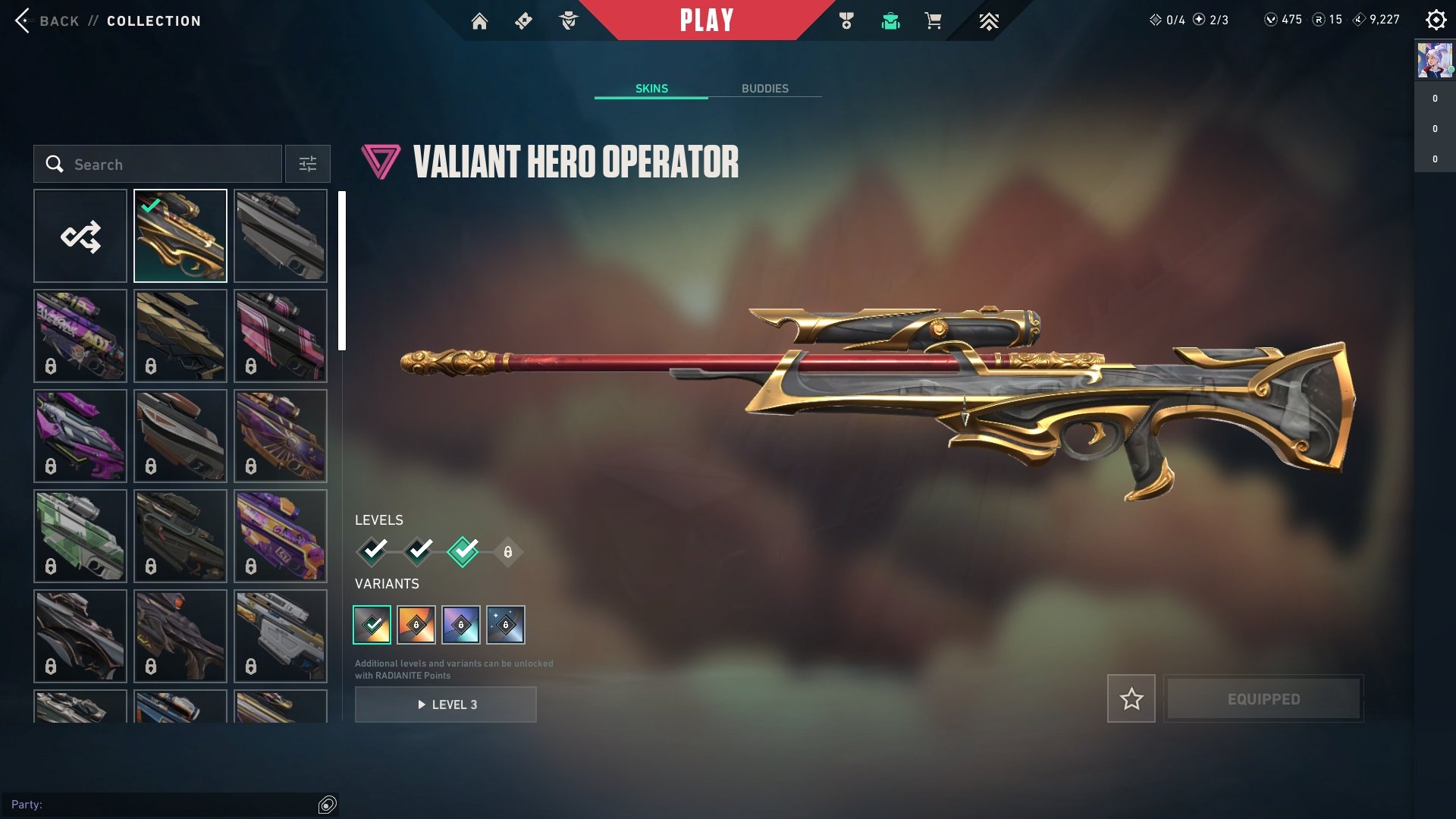Select the orange locked variant swatch
Screen dimensions: 1456x819
pyautogui.click(x=416, y=625)
